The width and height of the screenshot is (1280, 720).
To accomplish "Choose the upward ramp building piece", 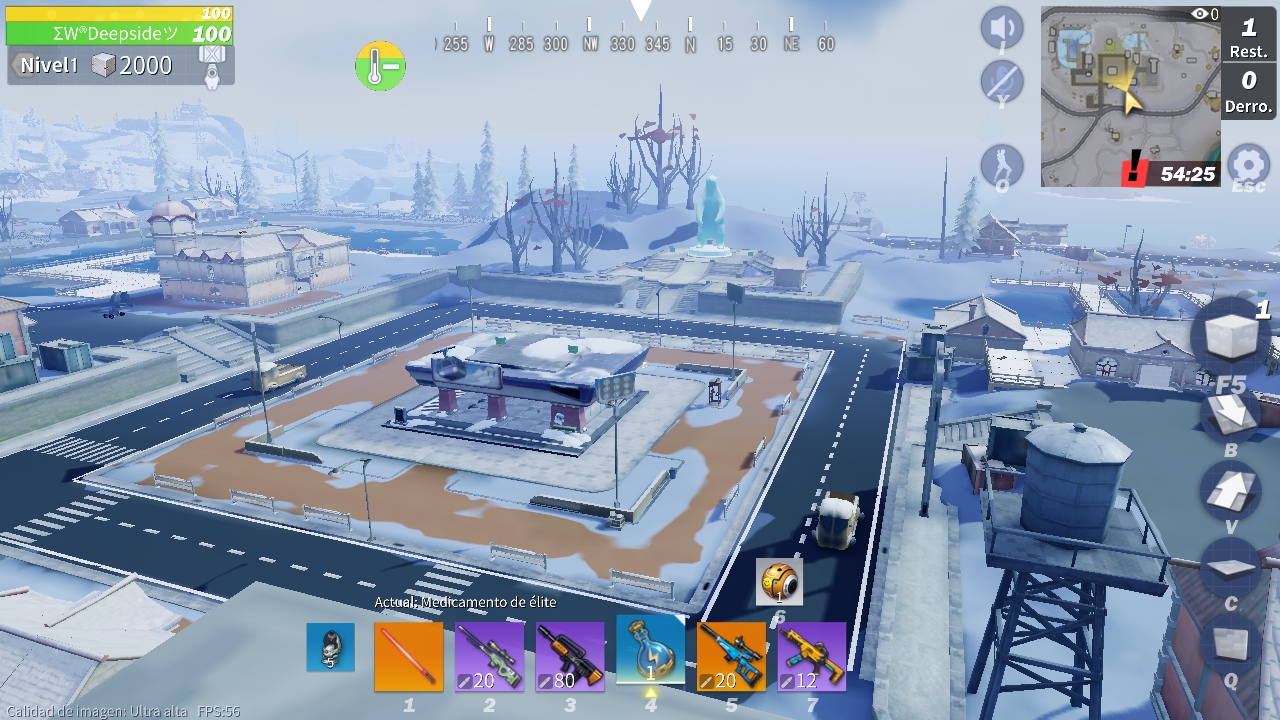I will [1231, 491].
